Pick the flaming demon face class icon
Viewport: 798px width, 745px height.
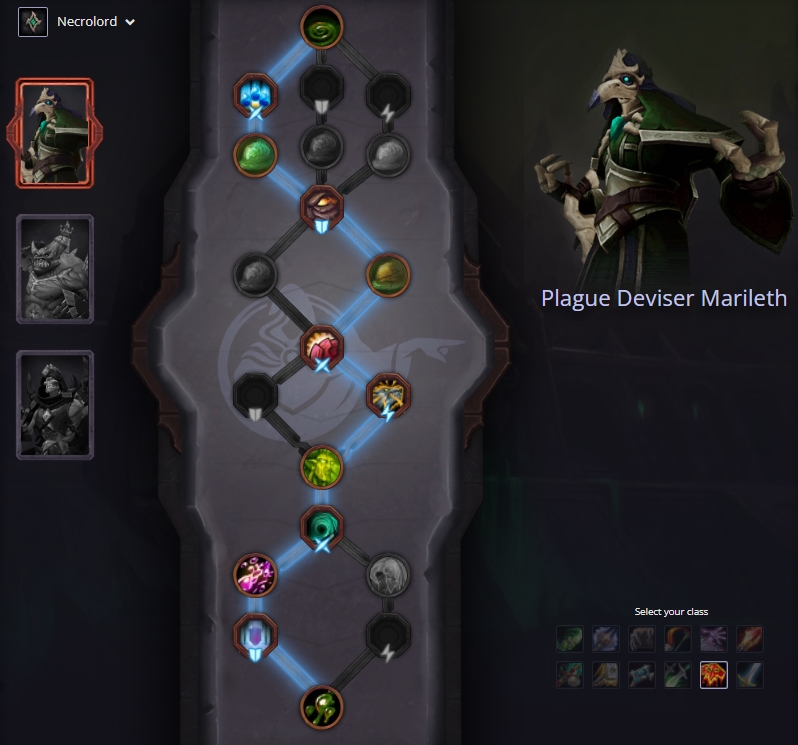click(x=712, y=675)
